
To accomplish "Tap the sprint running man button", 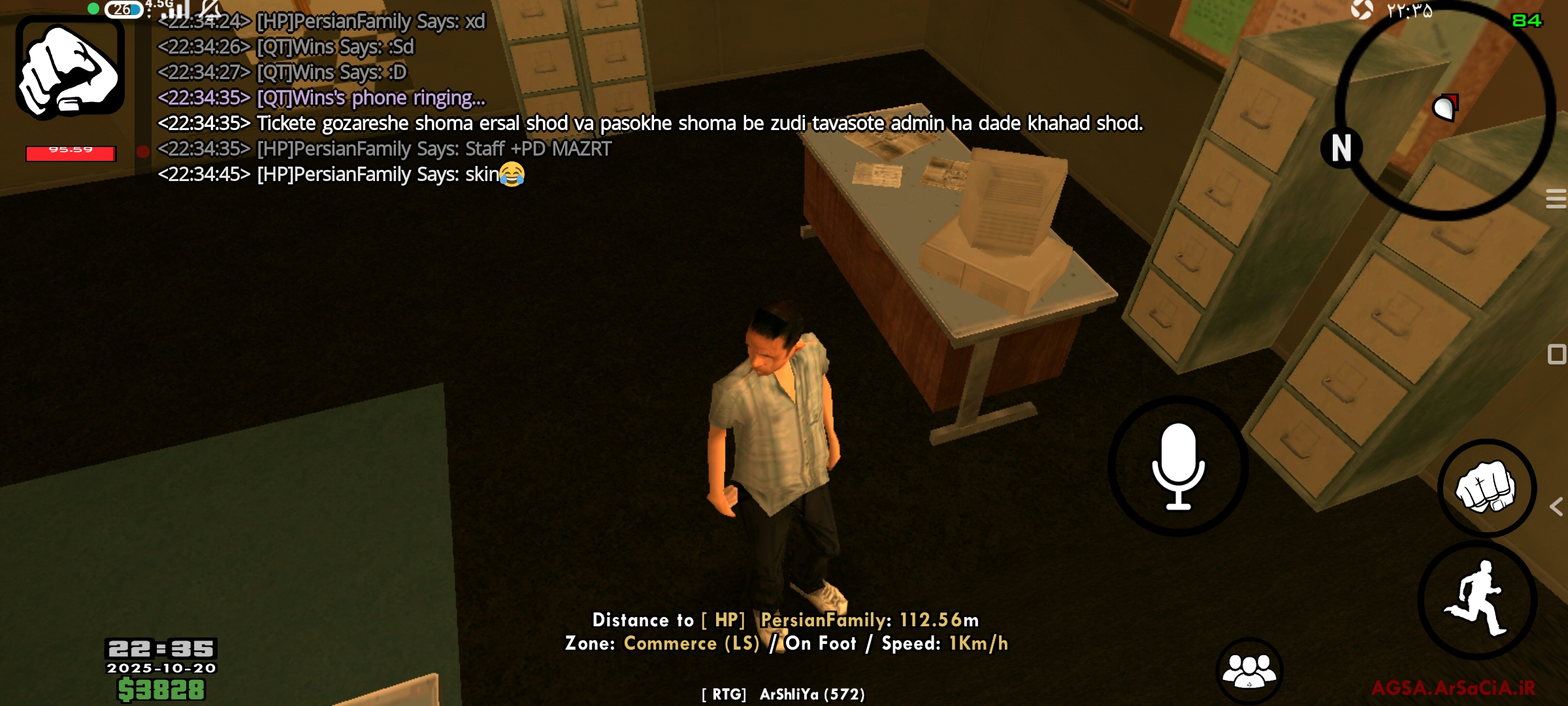I will pos(1478,599).
